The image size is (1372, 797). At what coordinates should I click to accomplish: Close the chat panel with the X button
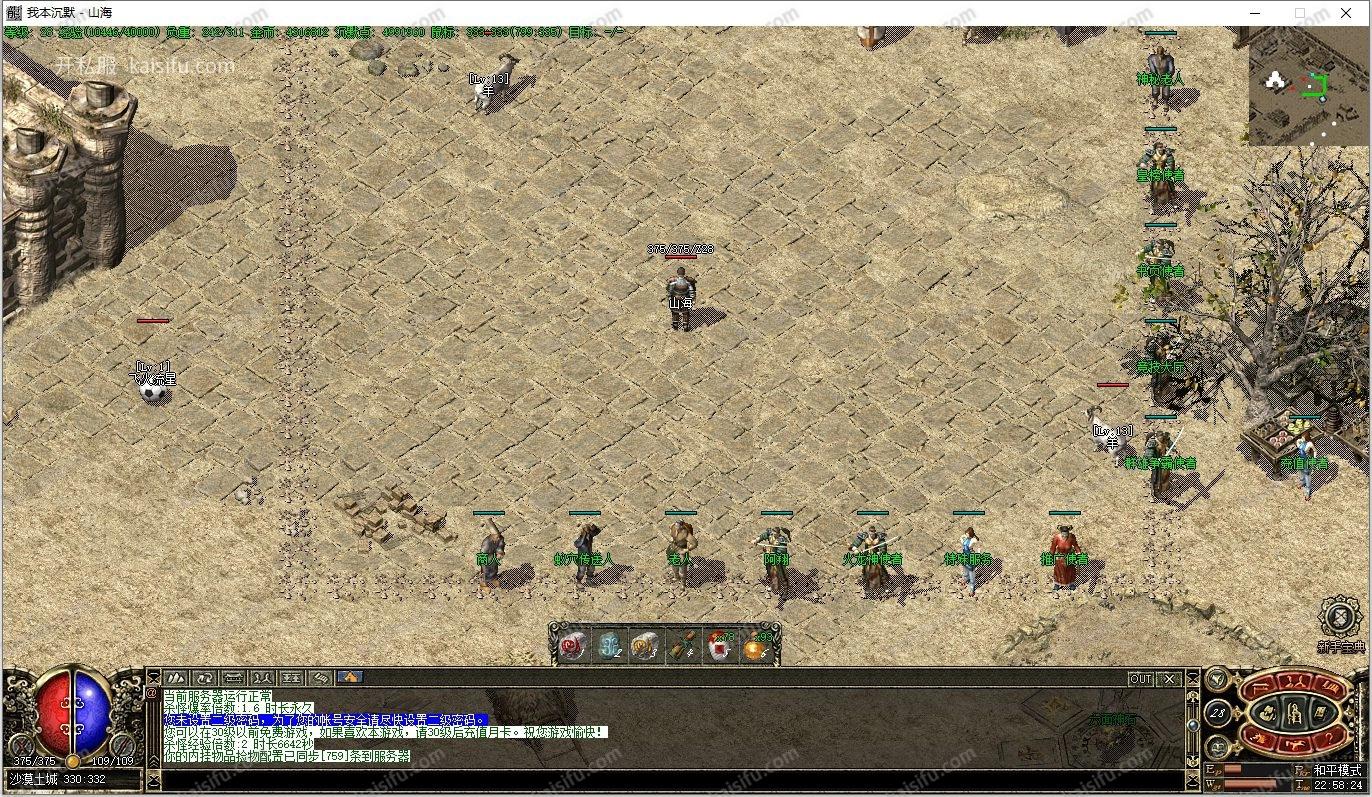click(x=1169, y=679)
